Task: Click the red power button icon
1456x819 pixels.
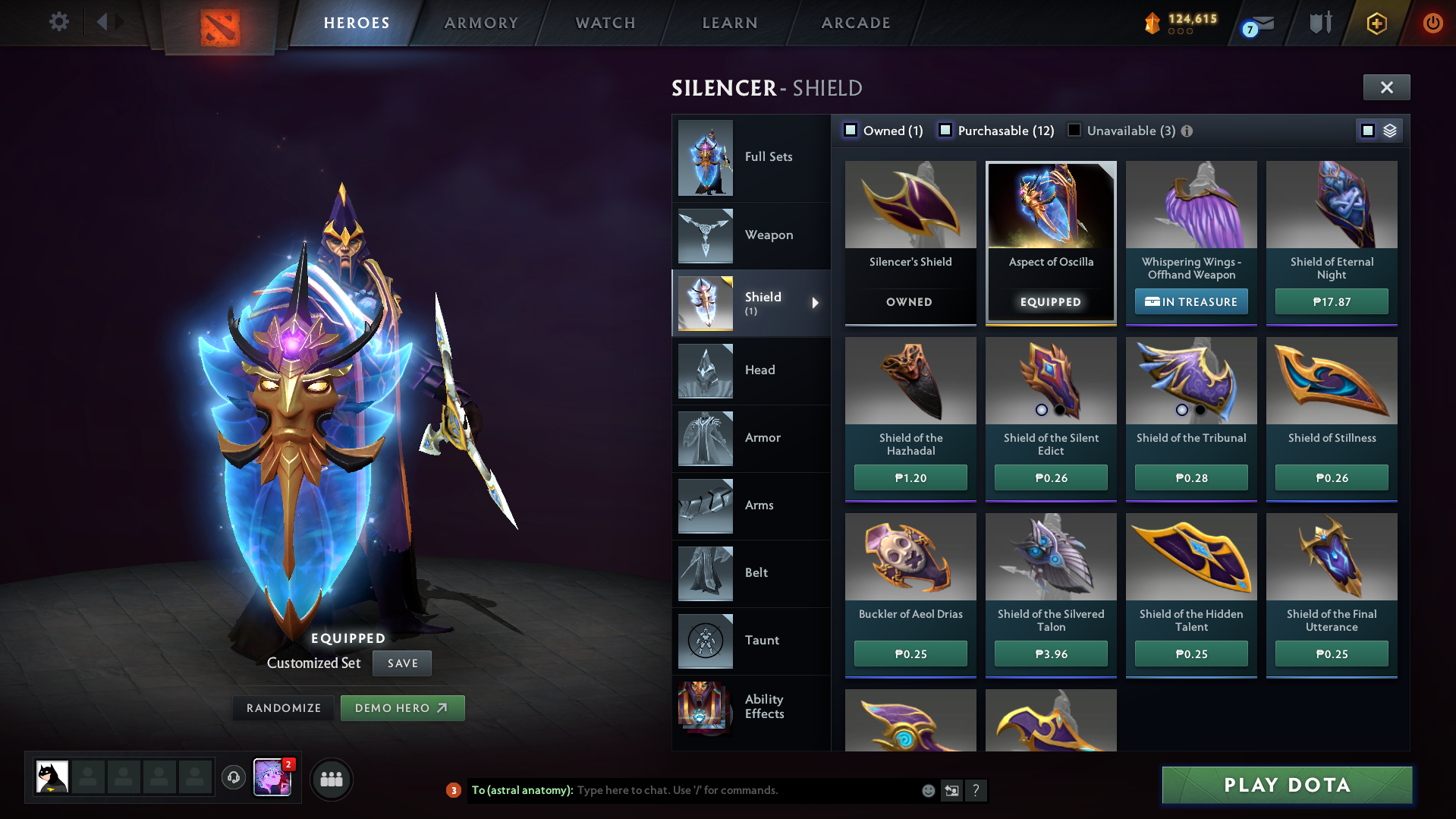Action: pyautogui.click(x=1432, y=23)
